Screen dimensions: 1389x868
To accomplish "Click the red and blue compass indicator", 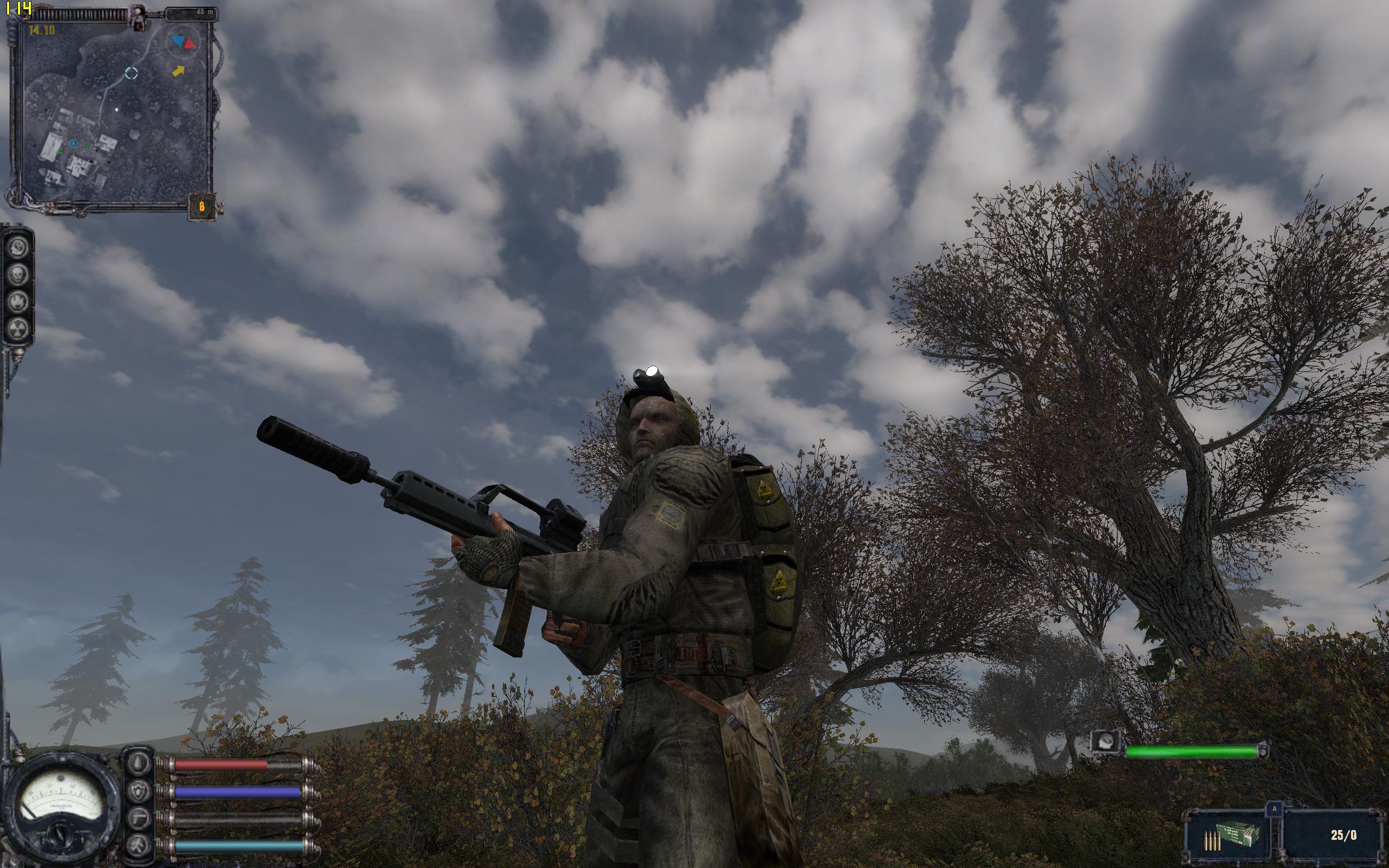I will point(182,41).
